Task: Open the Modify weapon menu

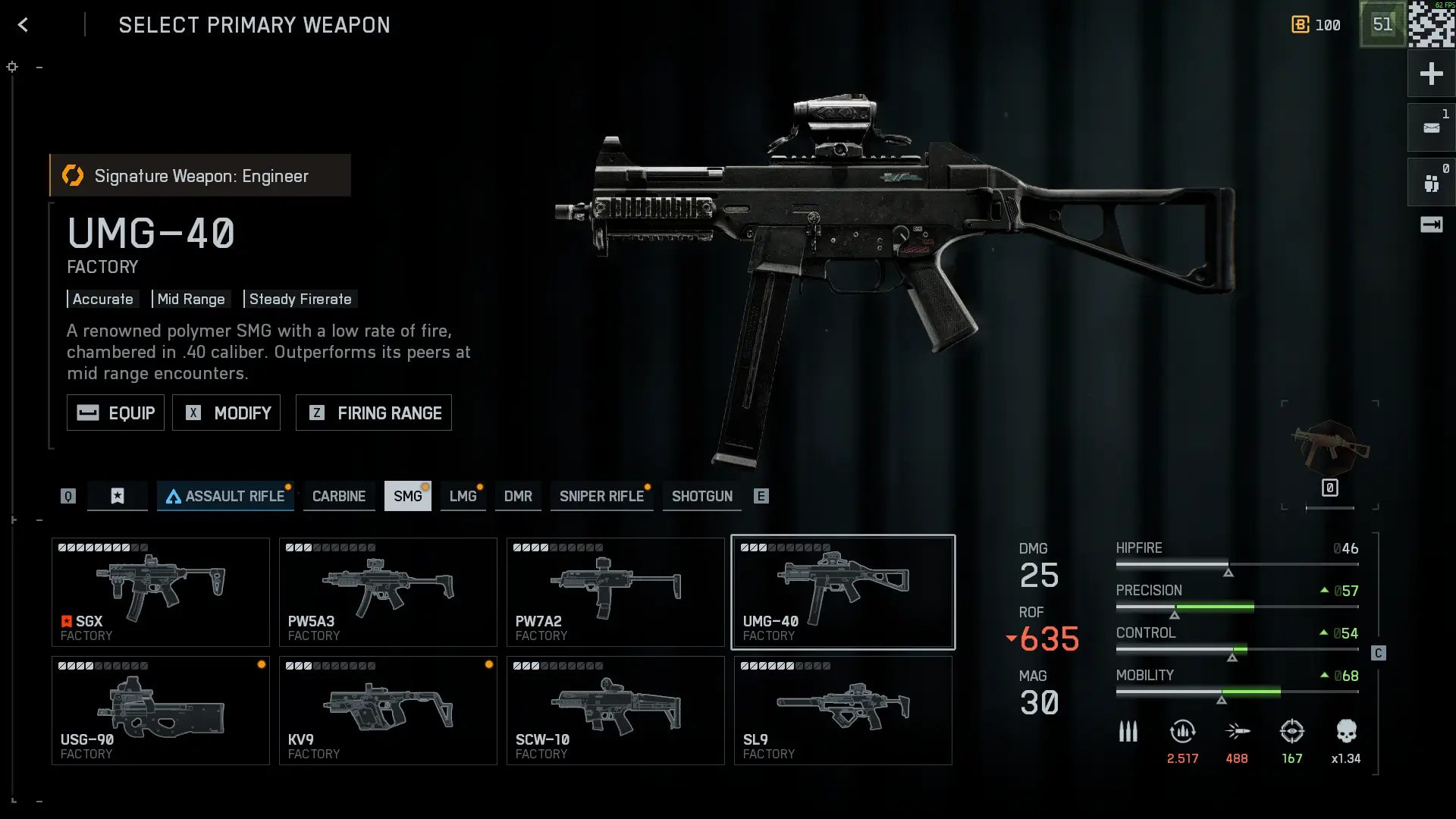Action: tap(226, 413)
